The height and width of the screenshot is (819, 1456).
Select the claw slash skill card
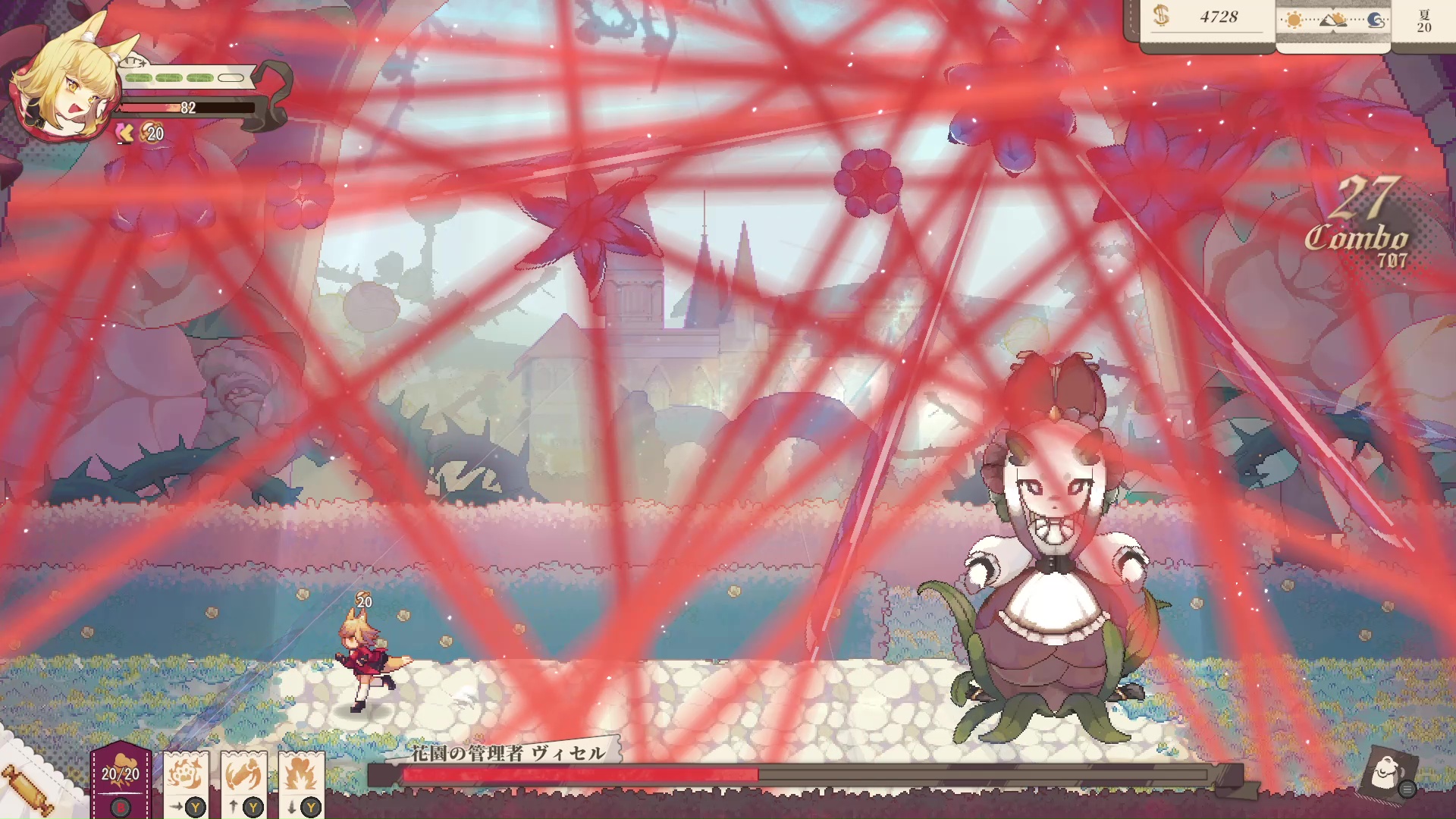pos(244,773)
